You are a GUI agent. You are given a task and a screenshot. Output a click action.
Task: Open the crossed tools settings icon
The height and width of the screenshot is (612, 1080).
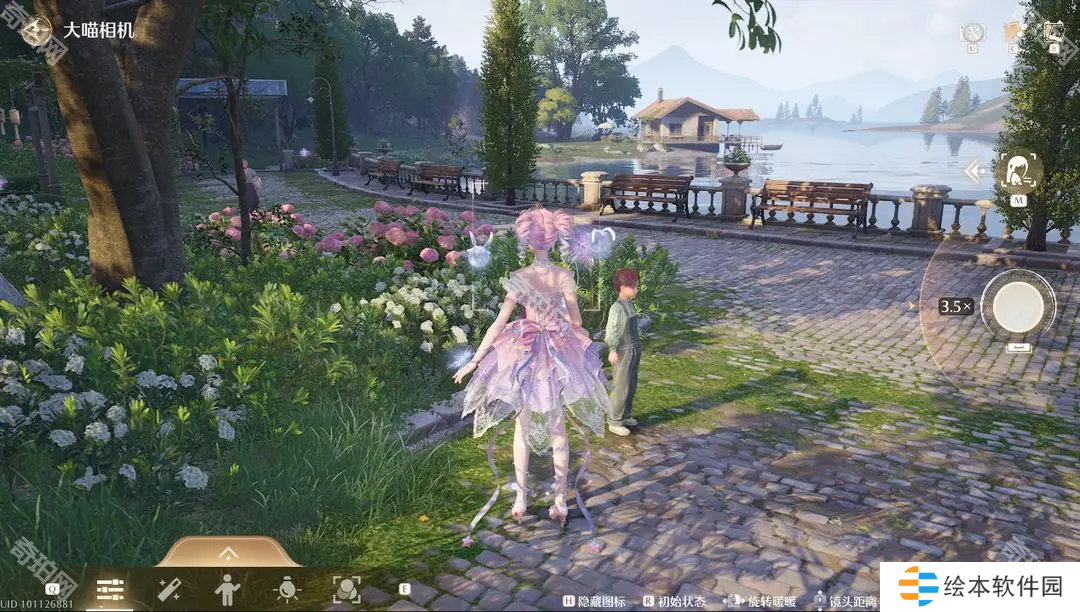[973, 34]
